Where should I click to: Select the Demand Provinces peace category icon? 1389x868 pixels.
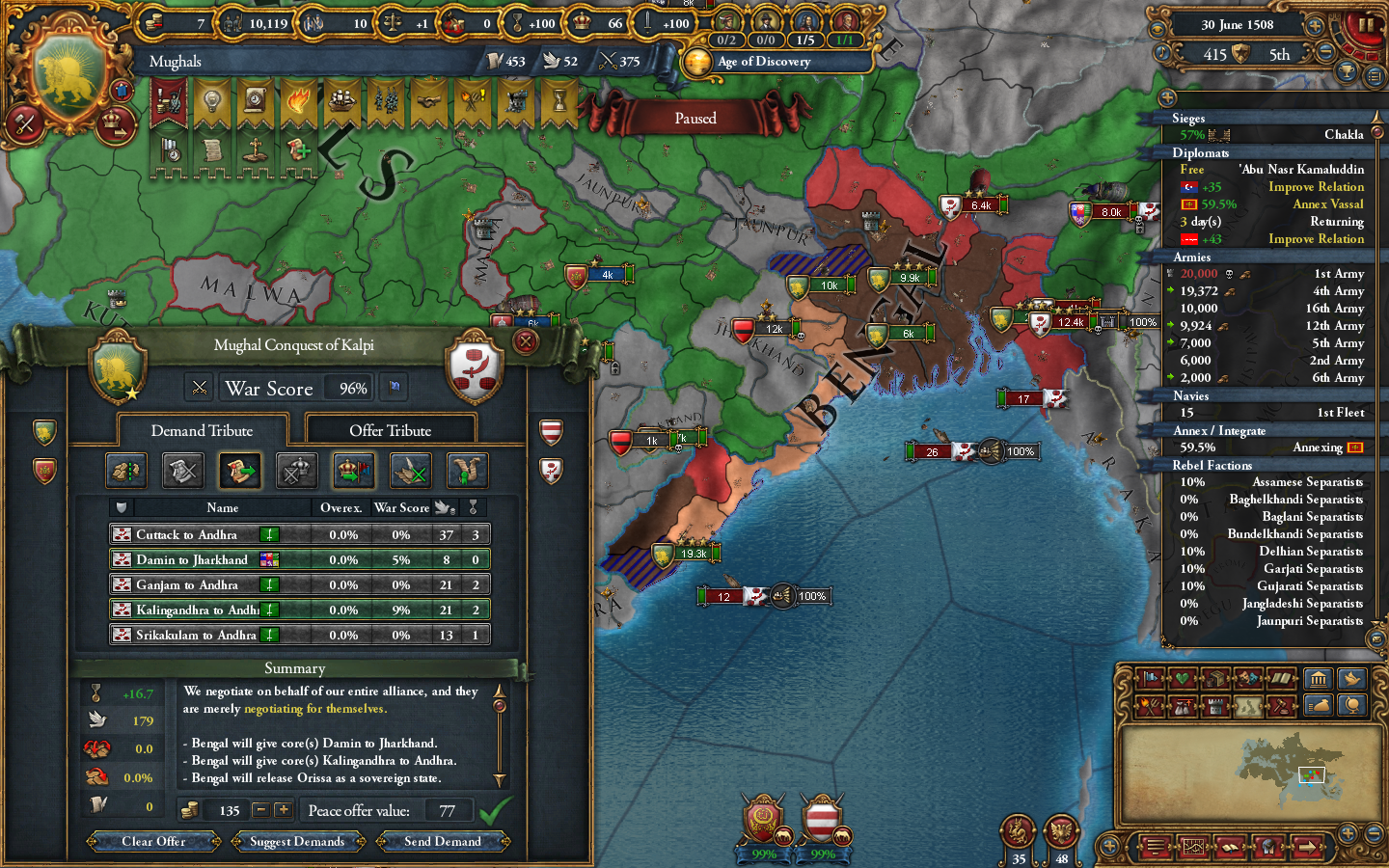click(126, 472)
